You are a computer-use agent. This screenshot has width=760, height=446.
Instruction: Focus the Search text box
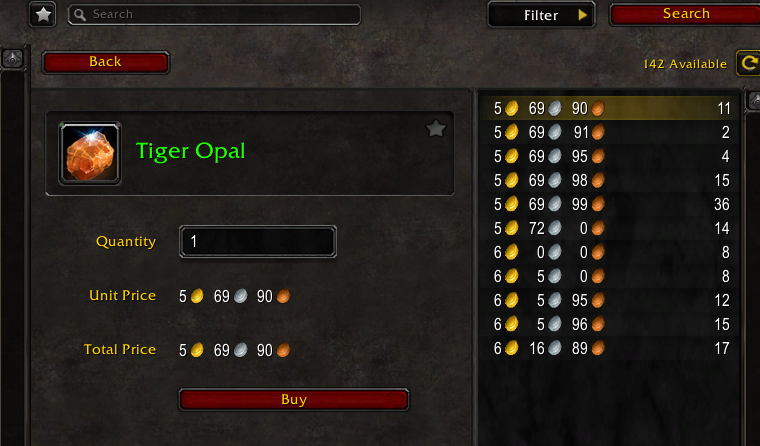214,15
